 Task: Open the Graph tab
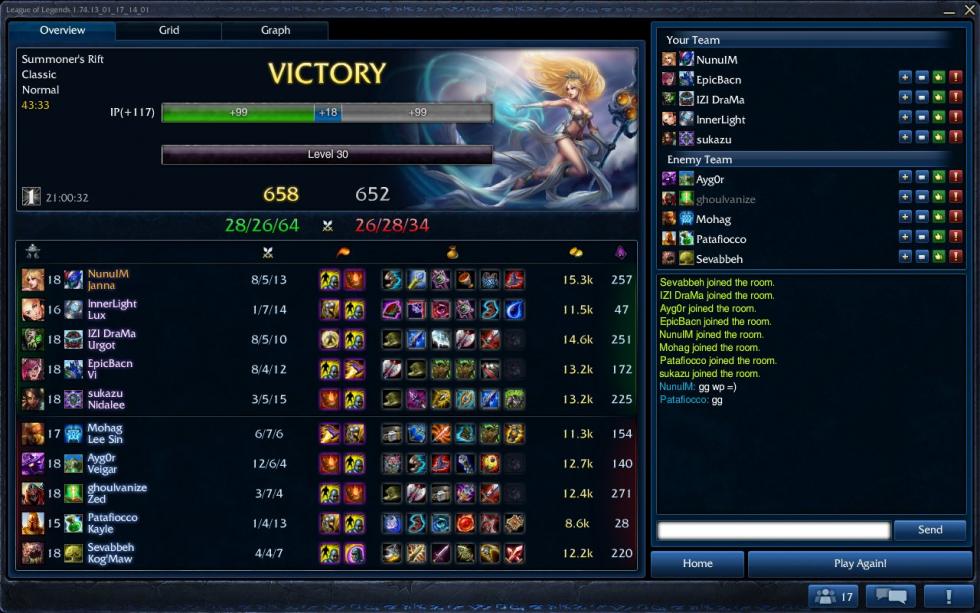point(275,30)
